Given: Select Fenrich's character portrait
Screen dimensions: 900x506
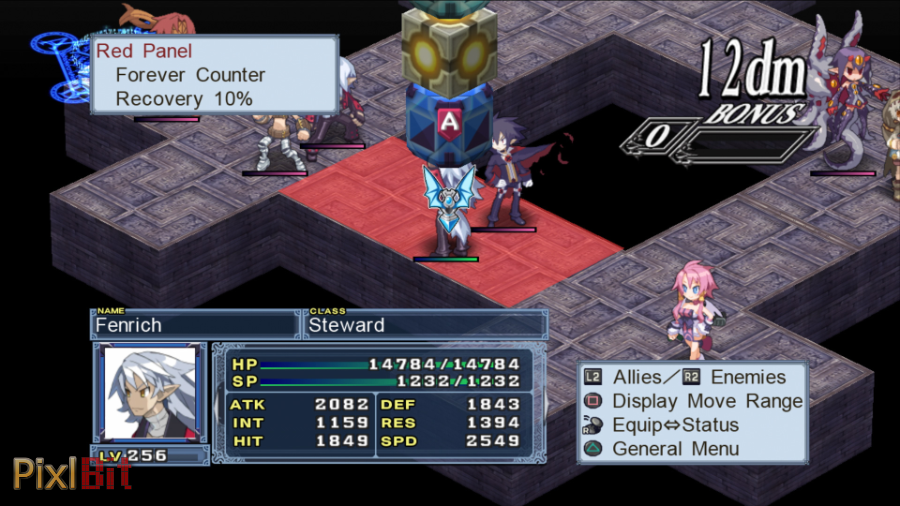Looking at the screenshot, I should click(x=150, y=393).
